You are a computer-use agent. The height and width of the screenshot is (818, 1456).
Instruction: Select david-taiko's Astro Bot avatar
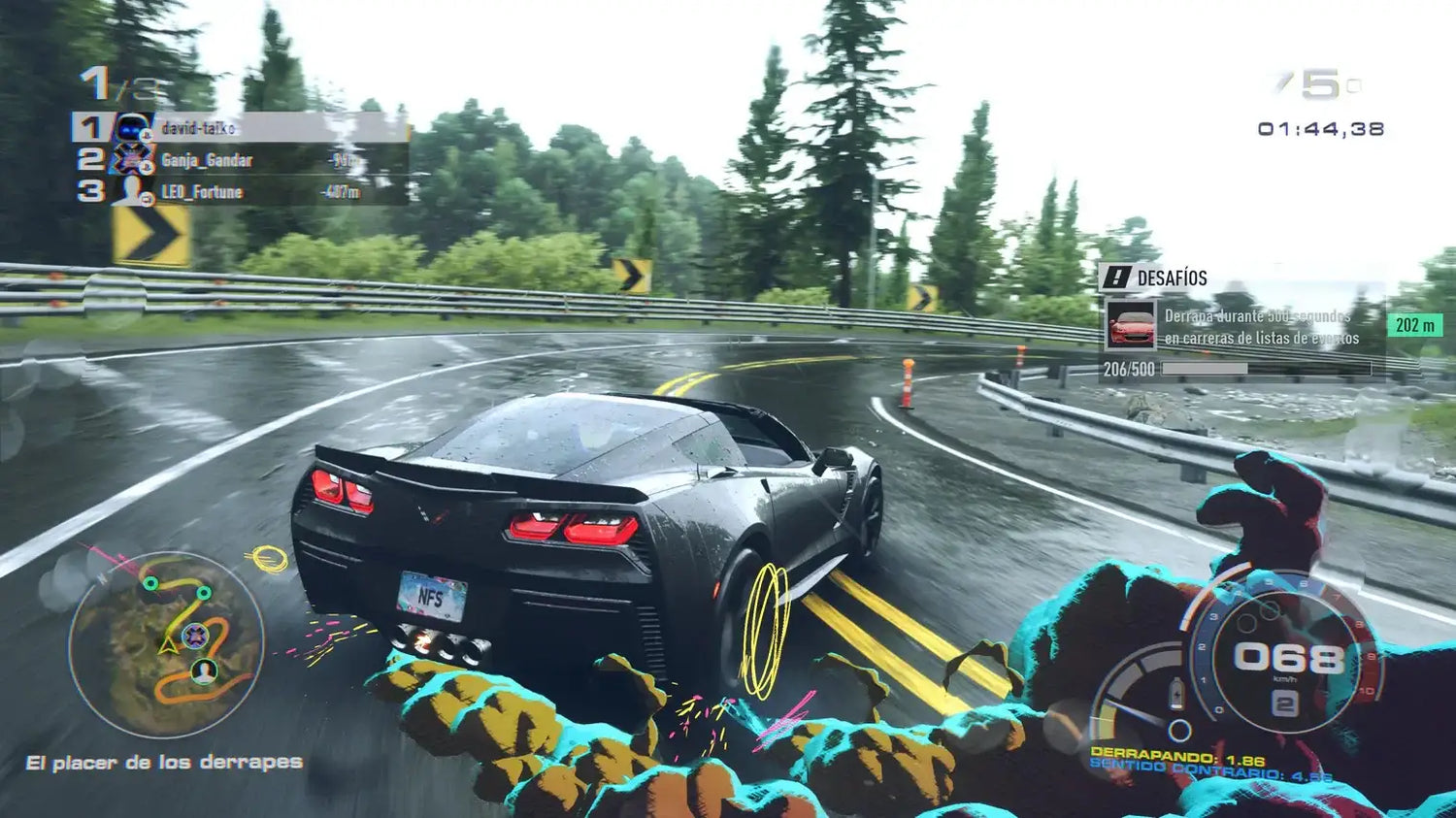(129, 127)
